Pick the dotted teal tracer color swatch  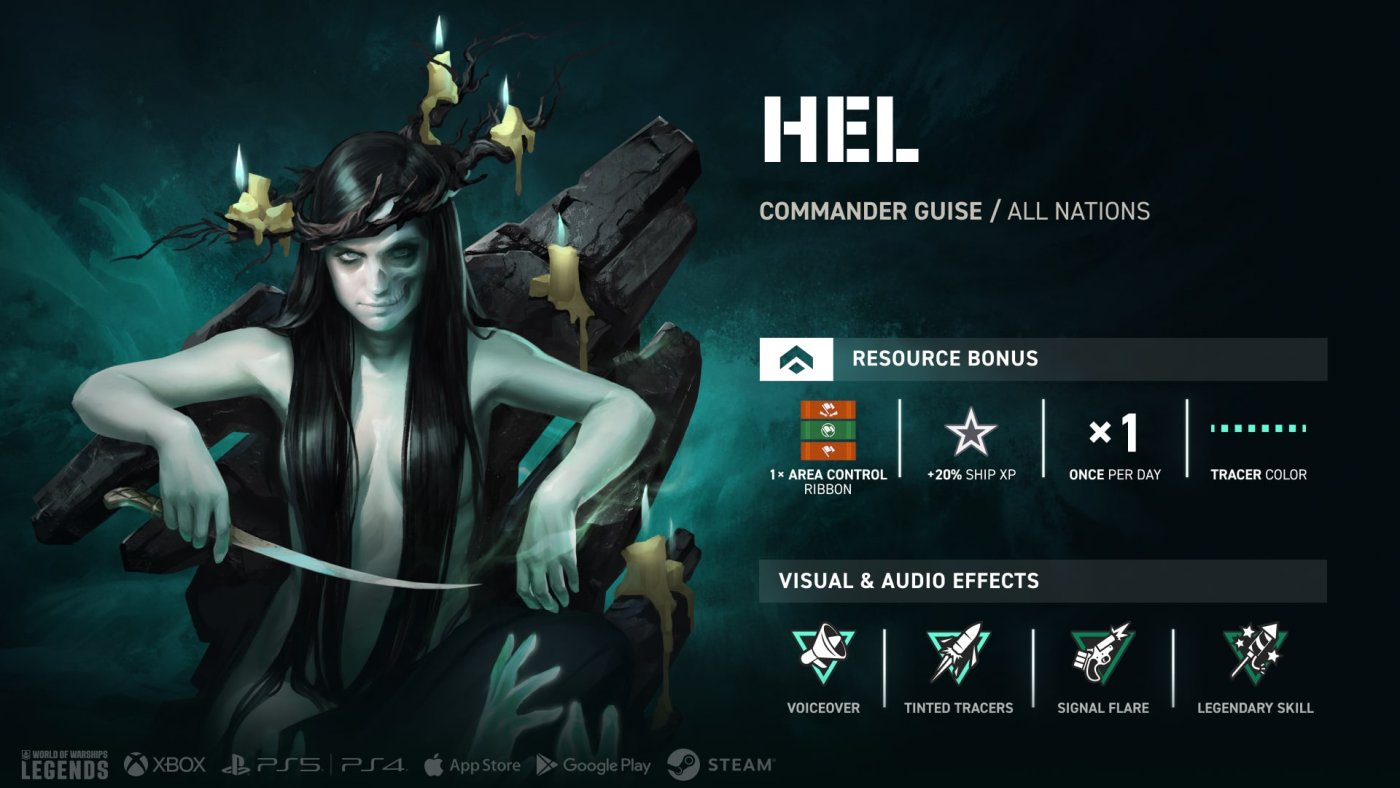[1258, 429]
